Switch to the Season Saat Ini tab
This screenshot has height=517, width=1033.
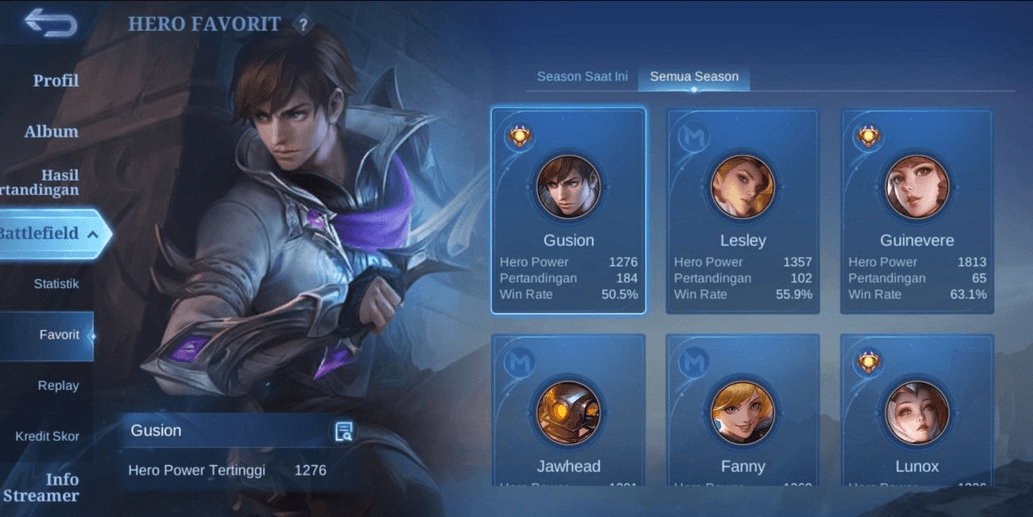coord(582,76)
